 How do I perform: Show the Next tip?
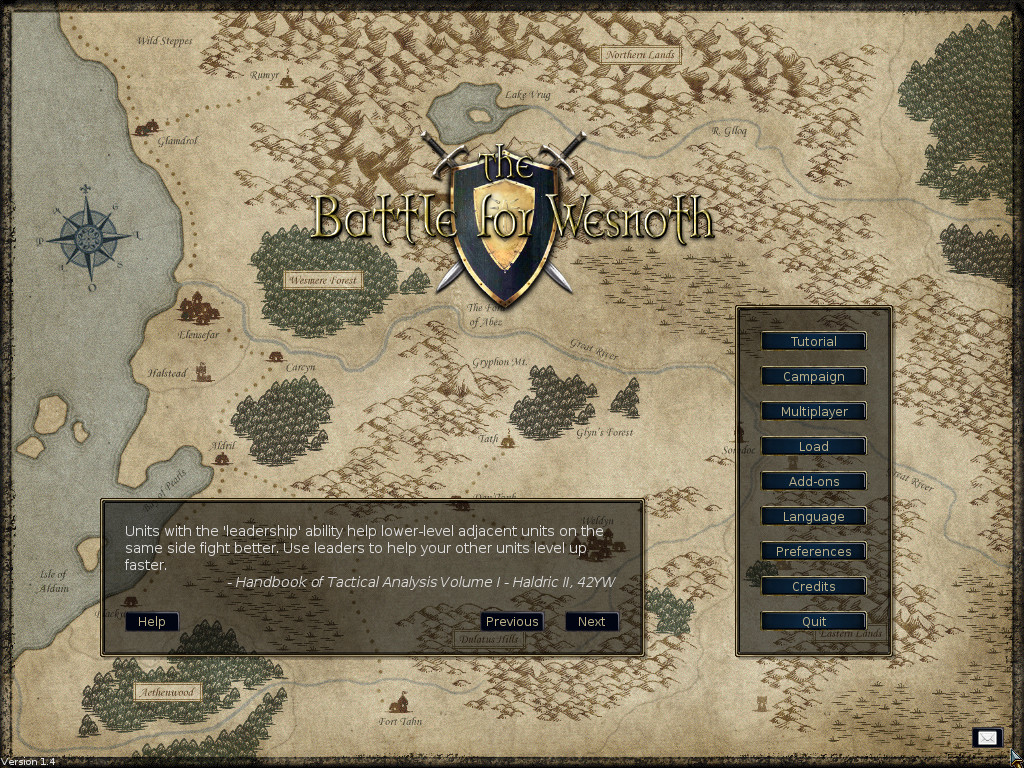591,622
